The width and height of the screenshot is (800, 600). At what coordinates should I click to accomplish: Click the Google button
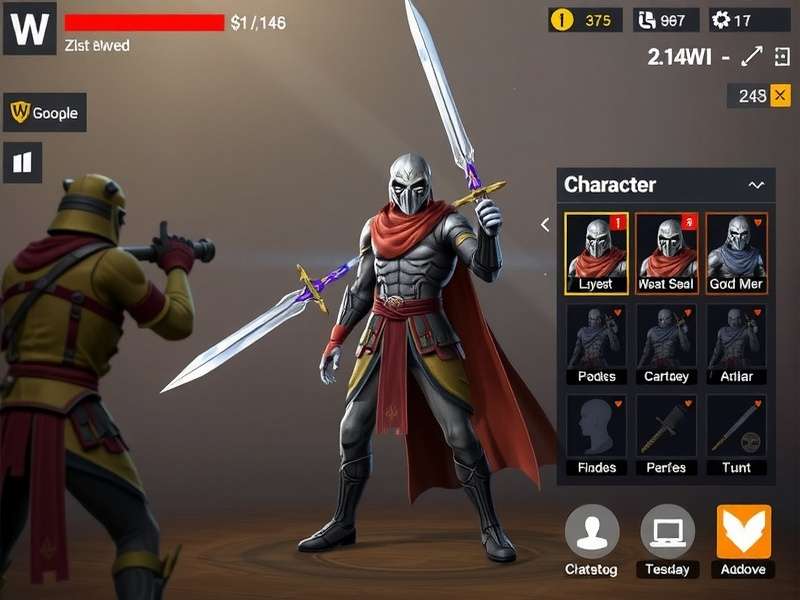tap(45, 113)
